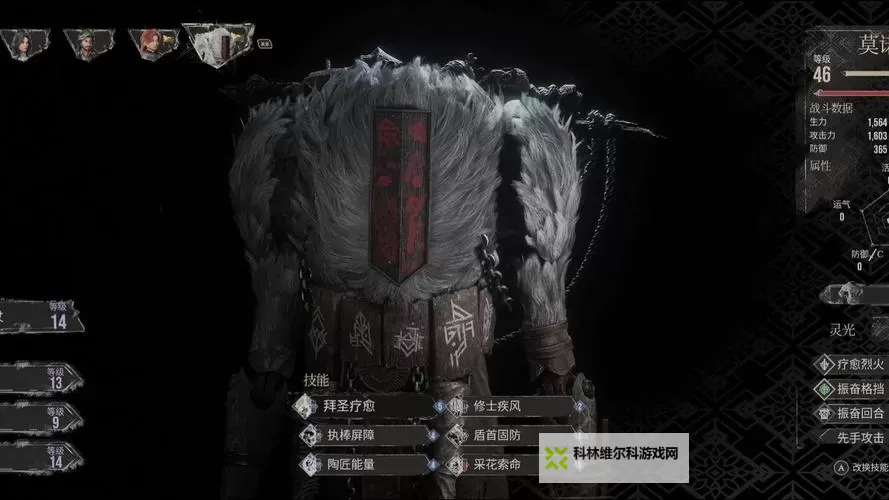
Task: Choose the 振奋回合 passive entry
Action: coord(852,413)
